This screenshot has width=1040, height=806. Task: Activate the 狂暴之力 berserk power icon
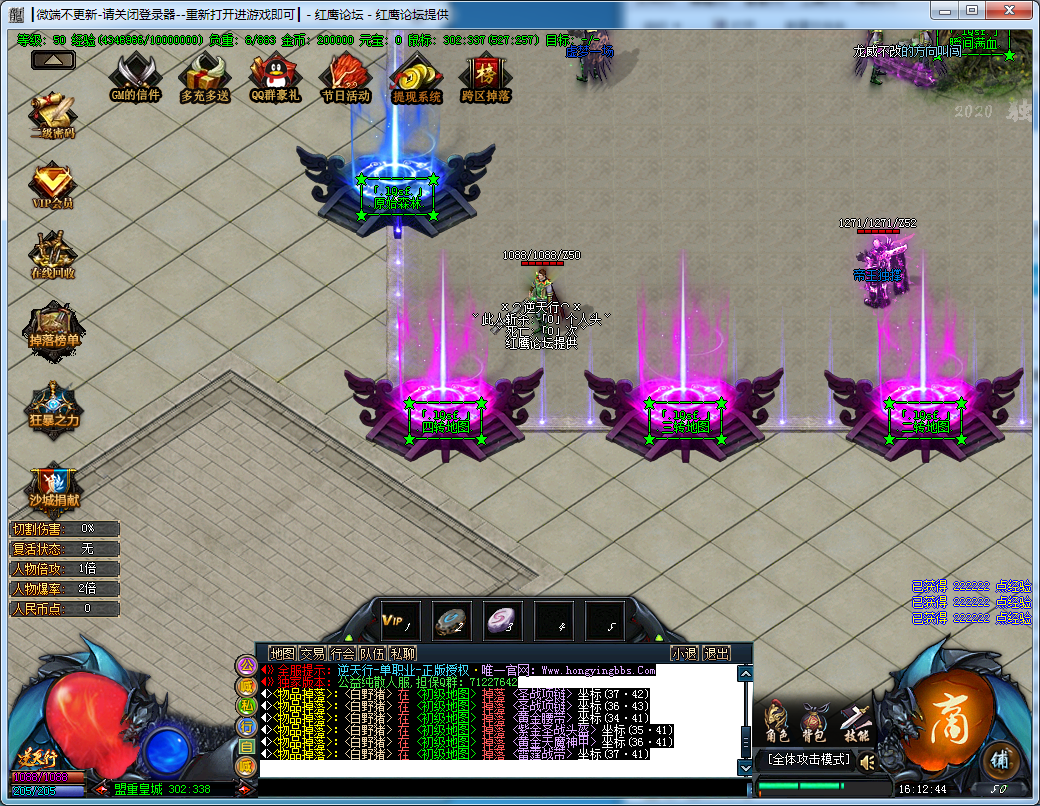pos(53,405)
